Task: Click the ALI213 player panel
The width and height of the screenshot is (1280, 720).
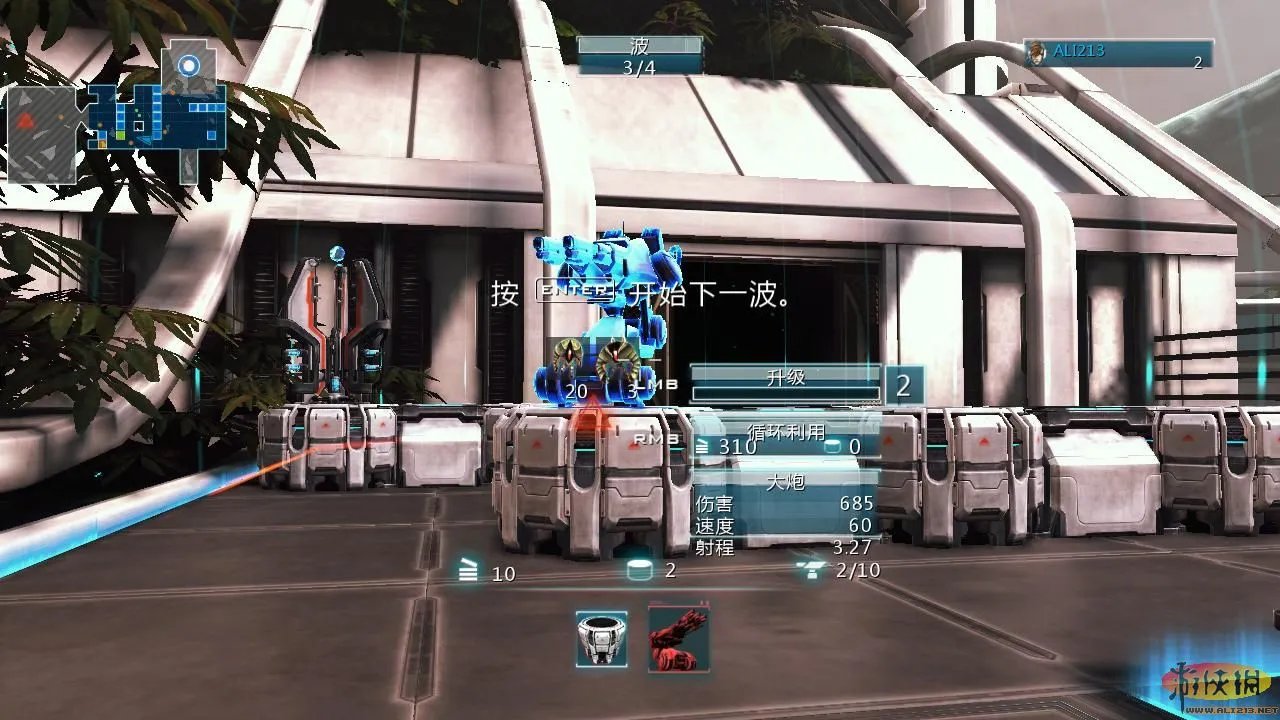Action: coord(1117,54)
